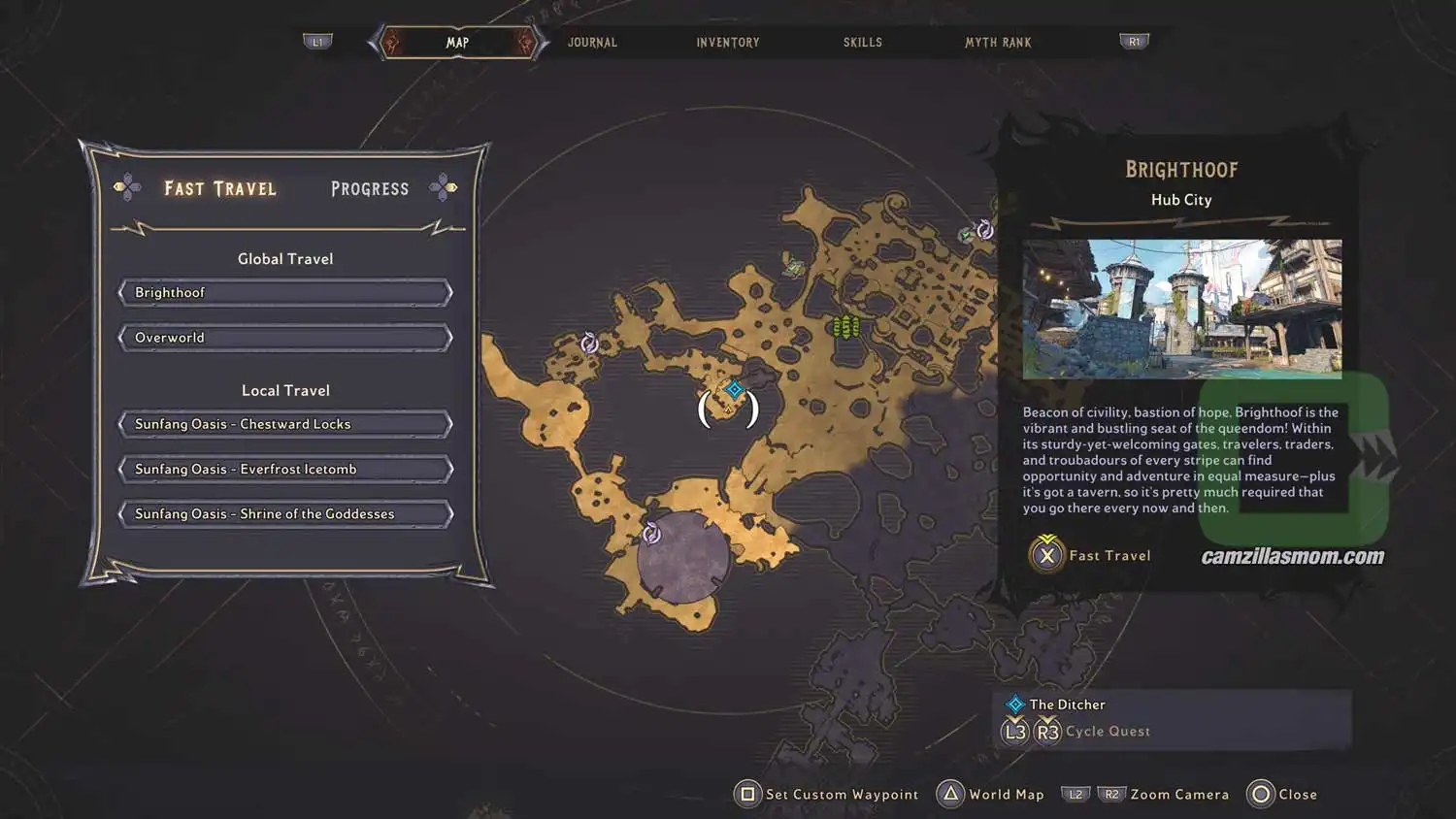Viewport: 1456px width, 819px height.
Task: Select the blue diamond Ditcher quest marker
Action: (x=733, y=391)
